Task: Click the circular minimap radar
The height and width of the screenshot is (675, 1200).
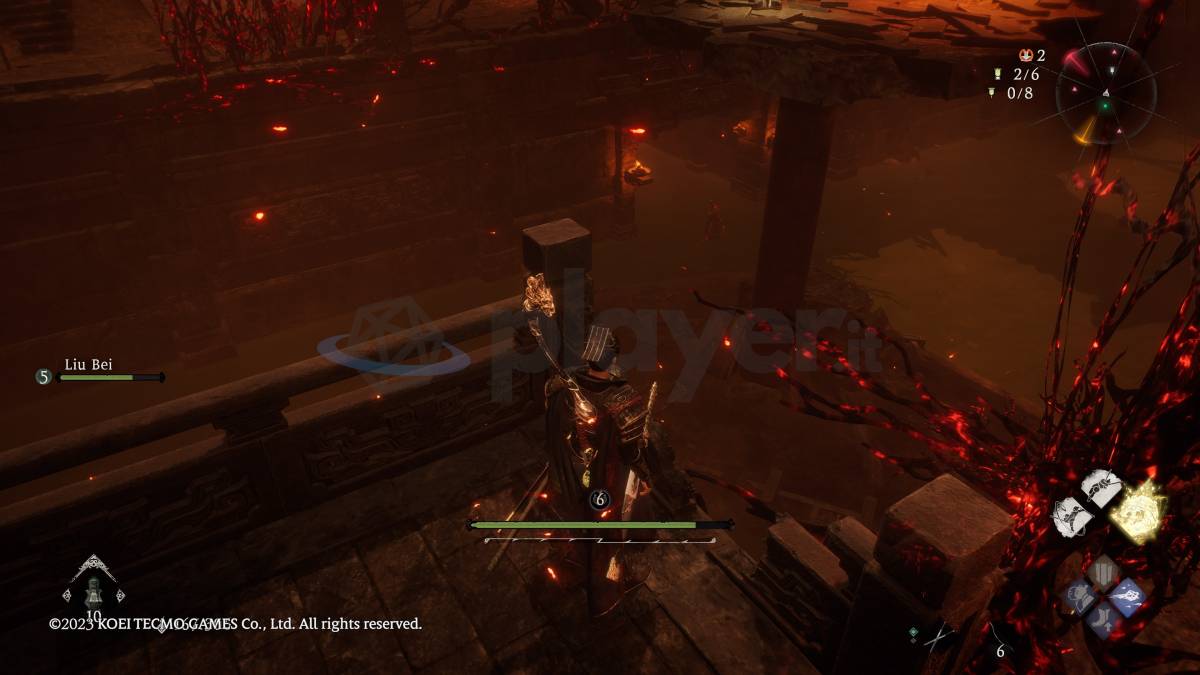Action: [1105, 93]
